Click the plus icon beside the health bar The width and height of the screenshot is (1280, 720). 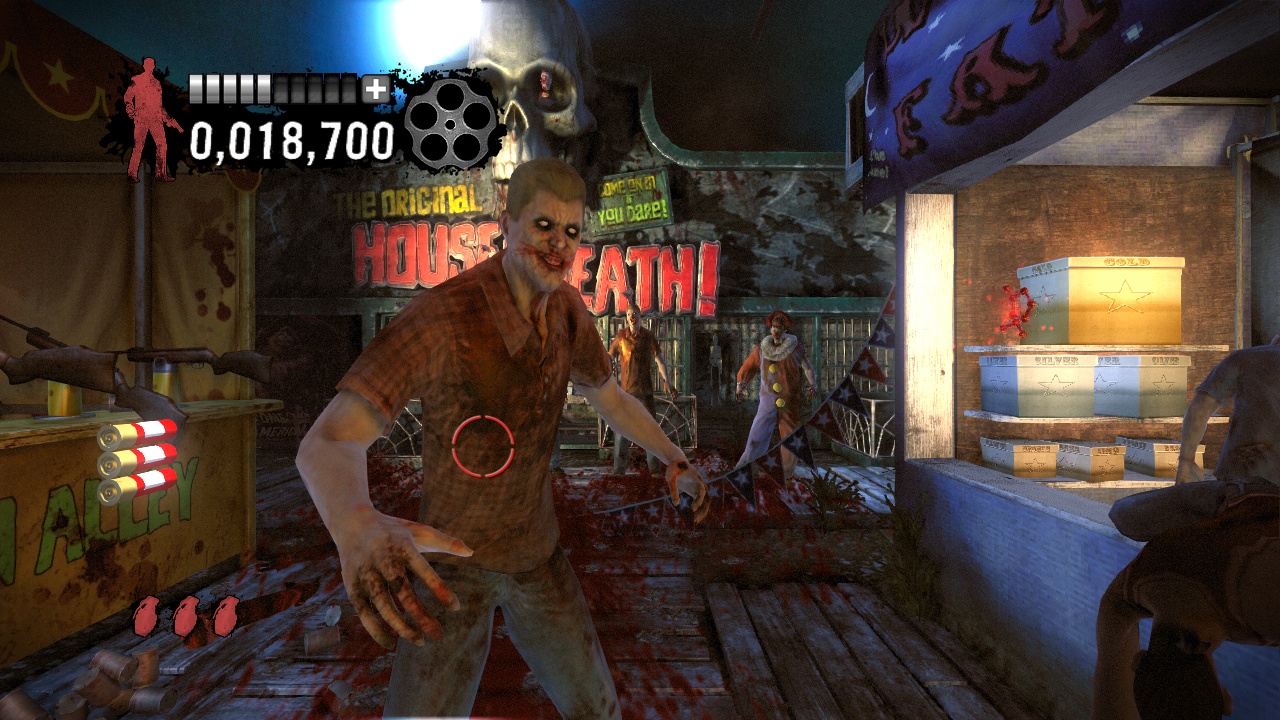pos(375,91)
